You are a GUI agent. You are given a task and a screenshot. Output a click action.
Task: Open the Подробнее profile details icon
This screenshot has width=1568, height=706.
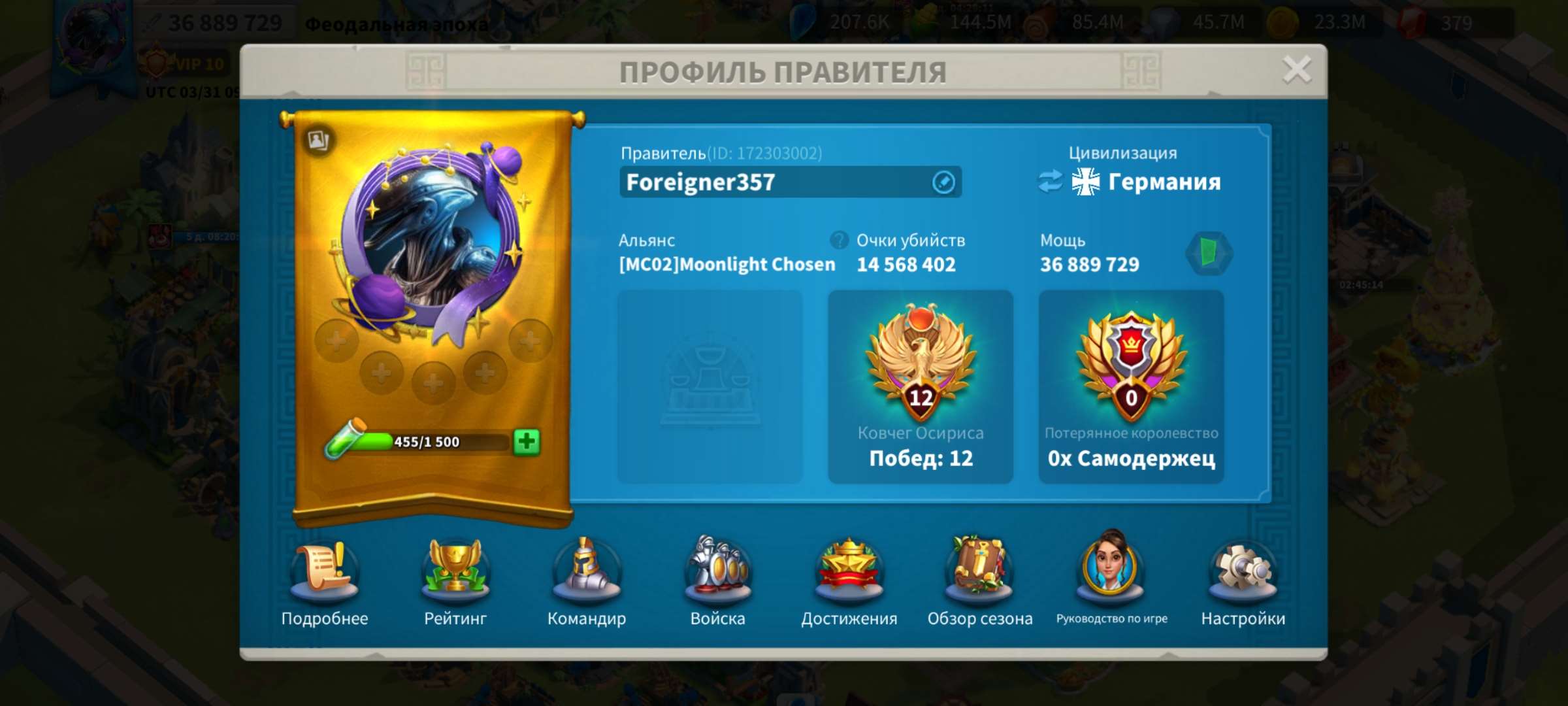[x=325, y=573]
